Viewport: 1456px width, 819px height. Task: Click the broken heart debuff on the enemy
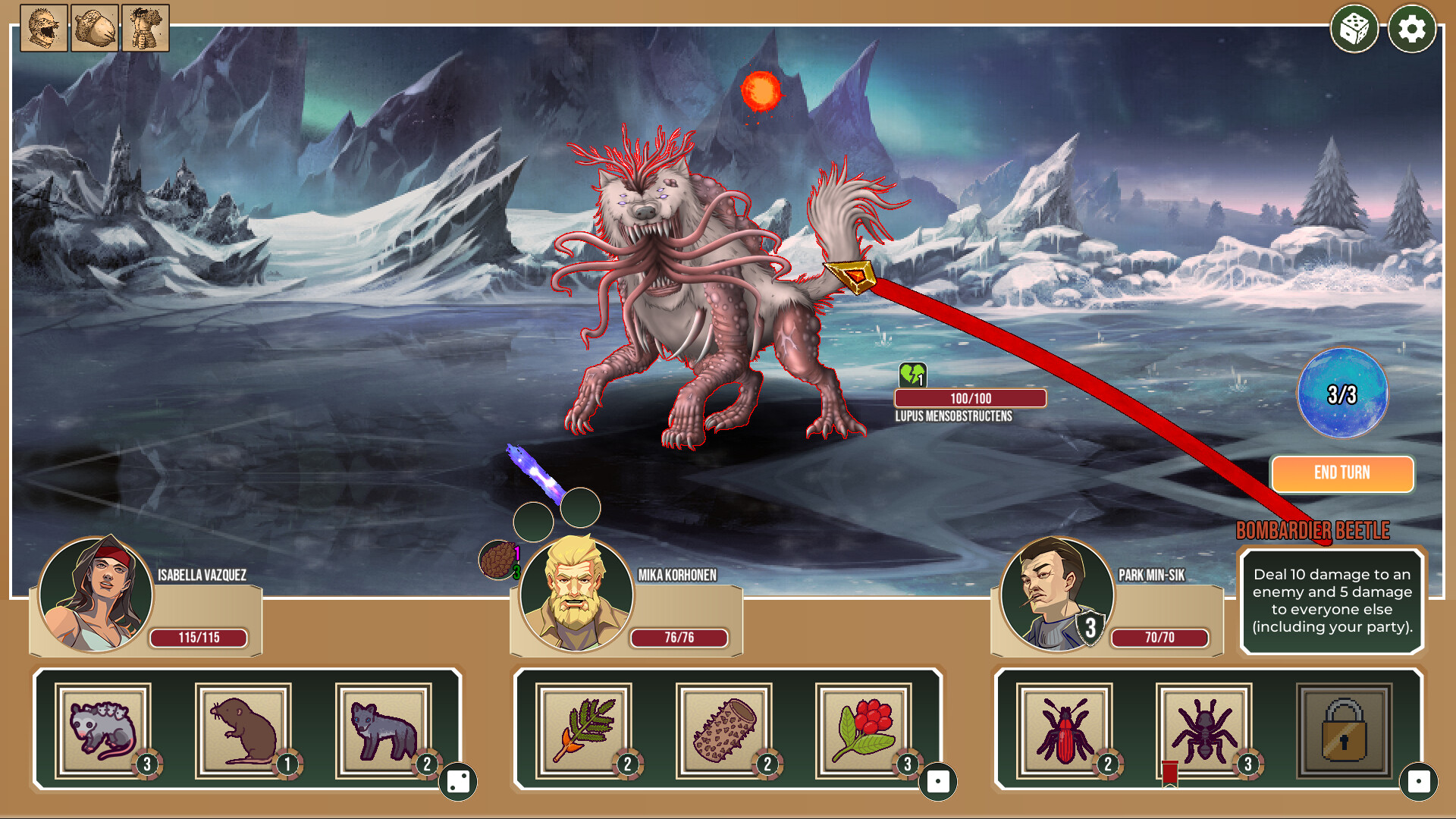(912, 375)
